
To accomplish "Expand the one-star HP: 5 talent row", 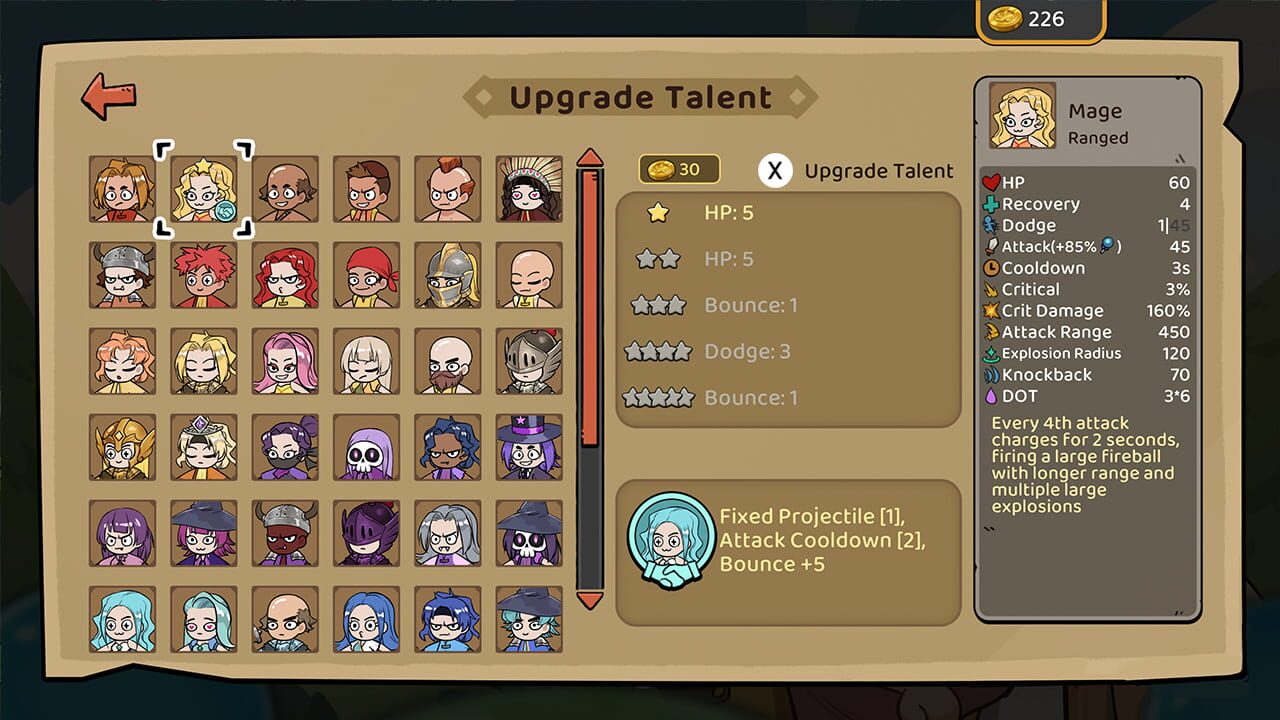I will [730, 213].
